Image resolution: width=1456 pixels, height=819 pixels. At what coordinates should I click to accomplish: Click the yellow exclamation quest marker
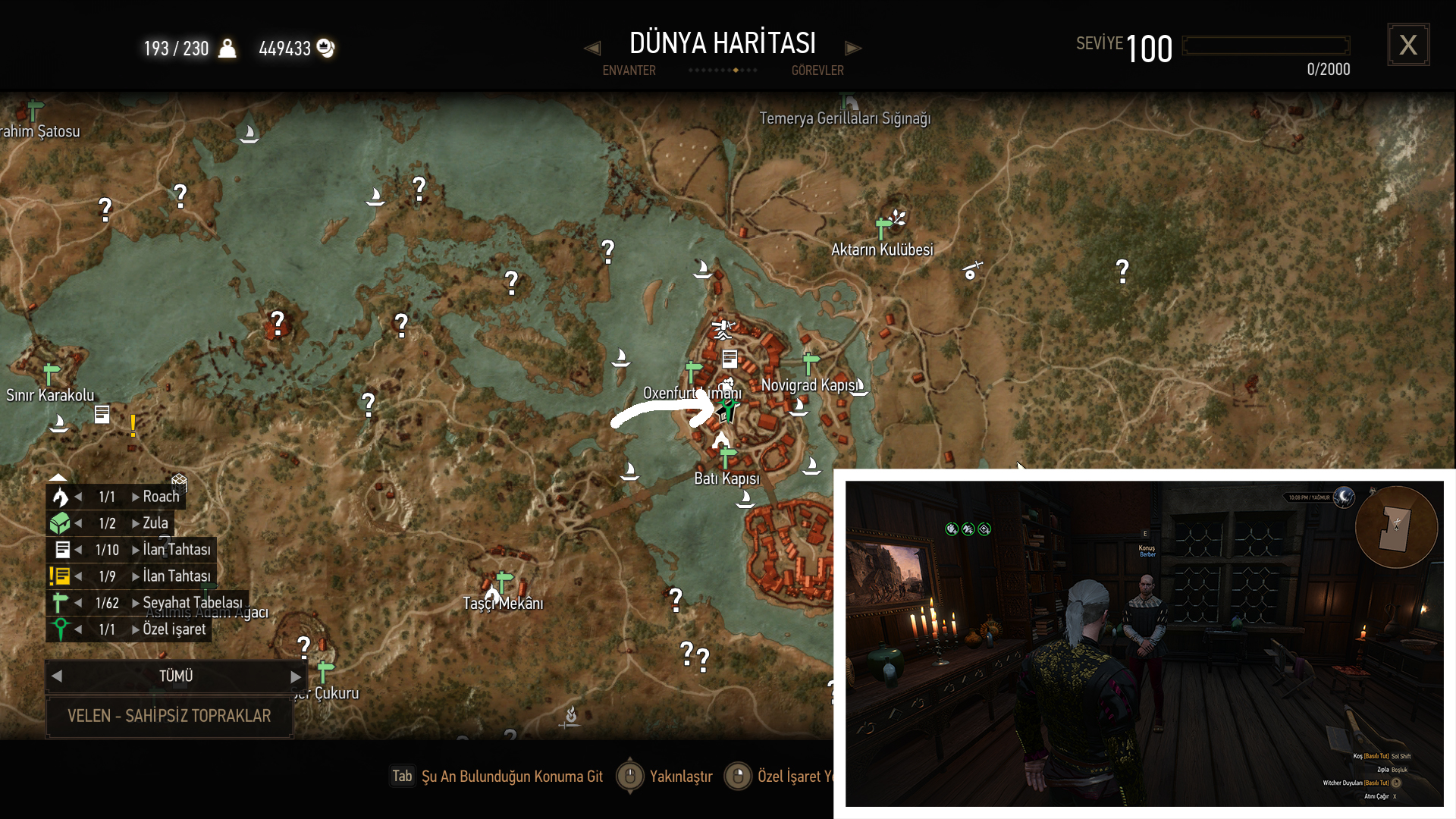[133, 425]
